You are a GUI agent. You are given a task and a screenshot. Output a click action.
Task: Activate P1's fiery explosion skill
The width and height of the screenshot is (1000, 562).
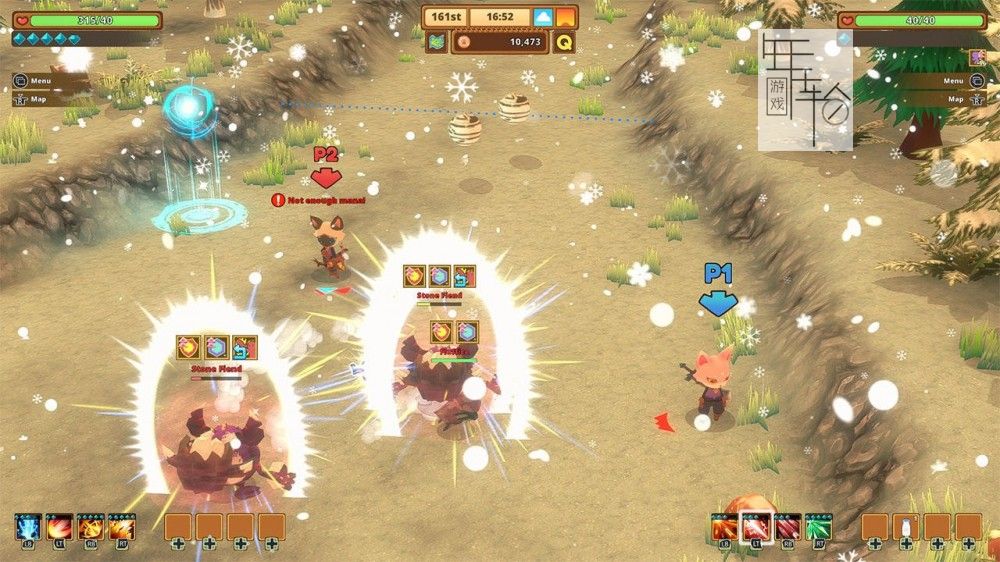coord(122,526)
